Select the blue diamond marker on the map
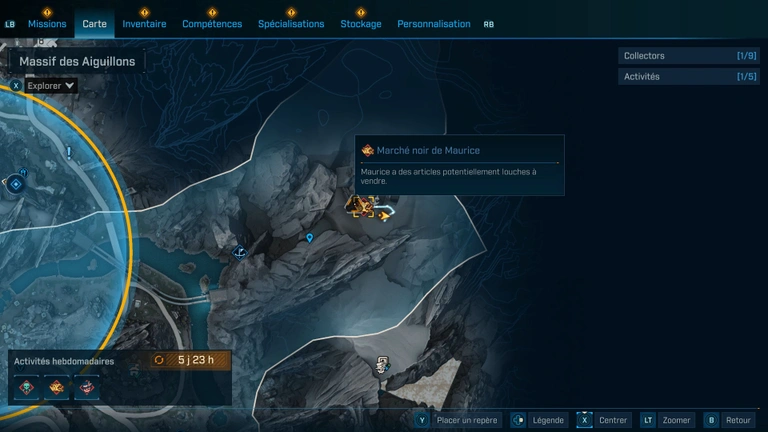 click(15, 184)
